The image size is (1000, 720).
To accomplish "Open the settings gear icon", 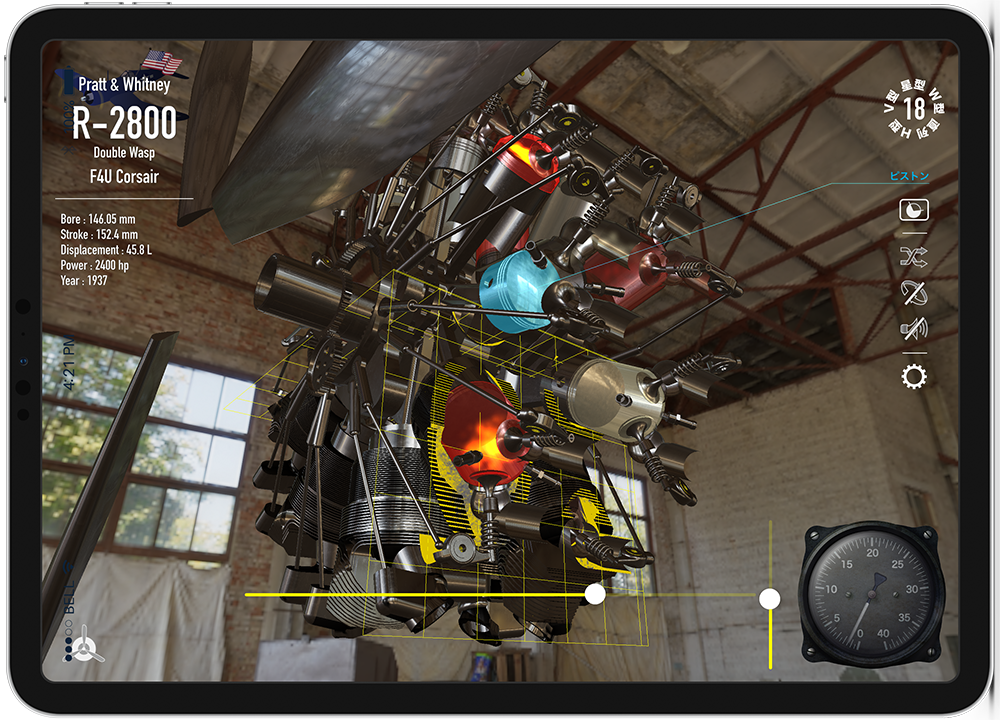I will click(x=914, y=377).
